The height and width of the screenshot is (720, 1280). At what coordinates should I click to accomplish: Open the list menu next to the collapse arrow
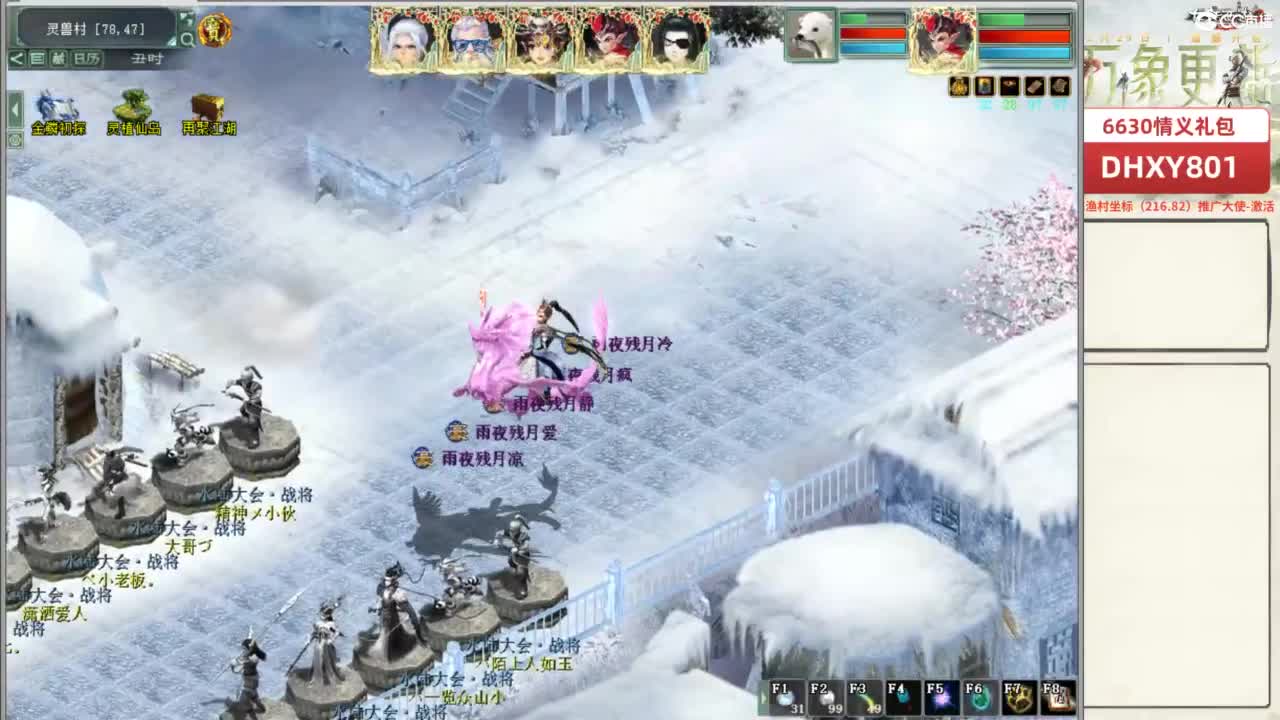(38, 58)
